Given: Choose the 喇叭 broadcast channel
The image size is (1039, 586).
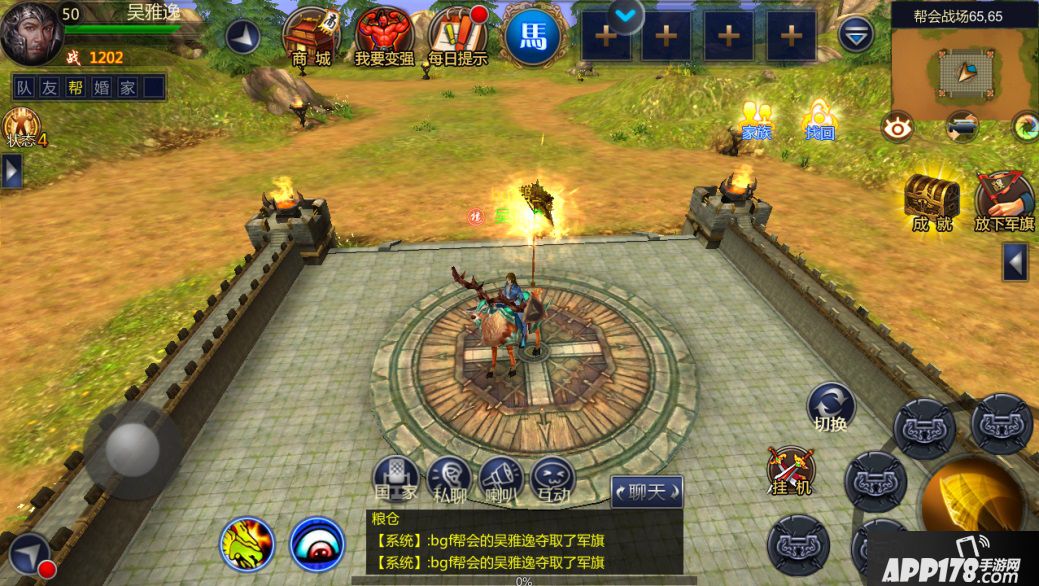Looking at the screenshot, I should [x=500, y=479].
